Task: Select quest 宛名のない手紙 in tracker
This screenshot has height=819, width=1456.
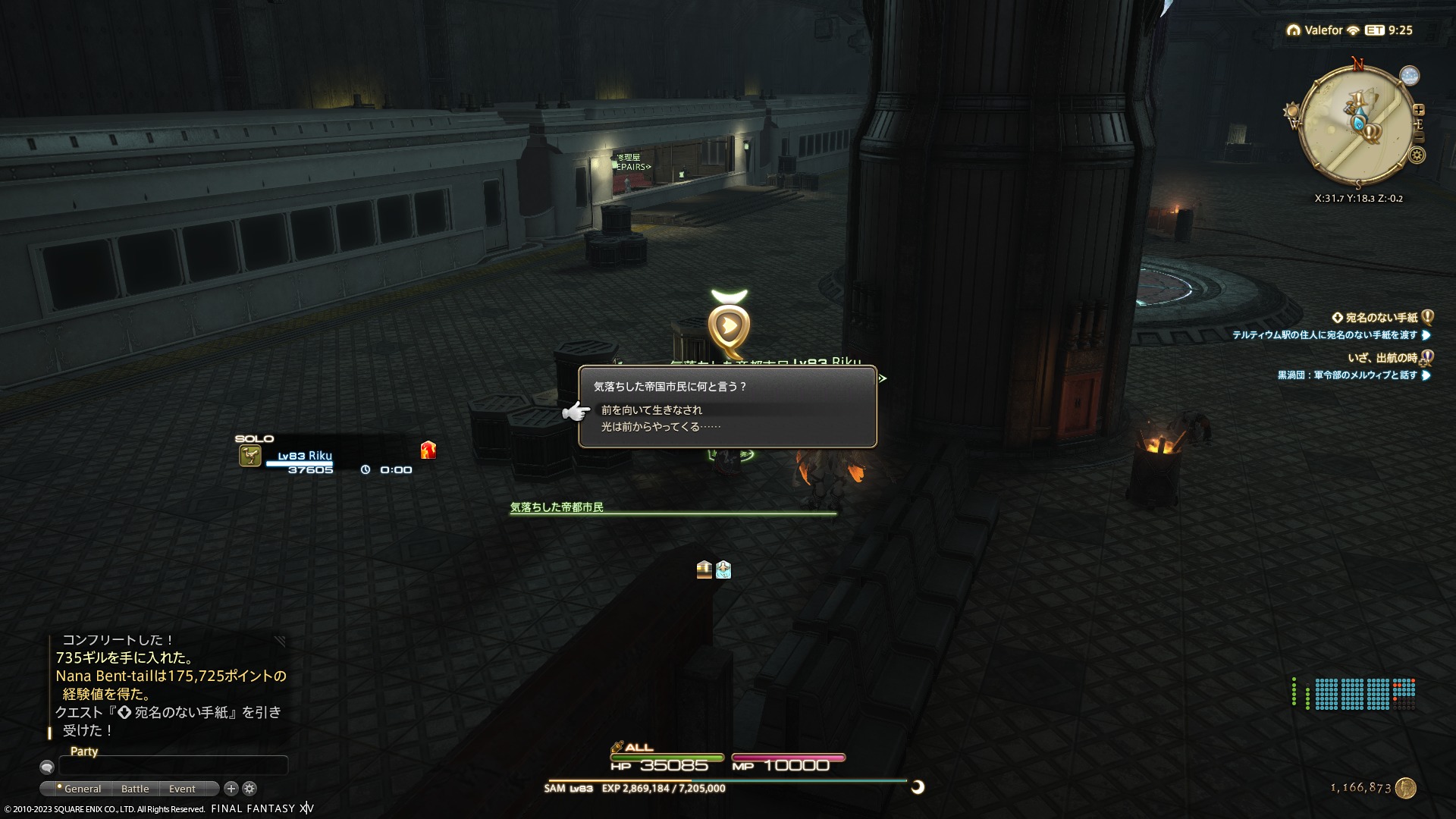Action: coord(1380,318)
